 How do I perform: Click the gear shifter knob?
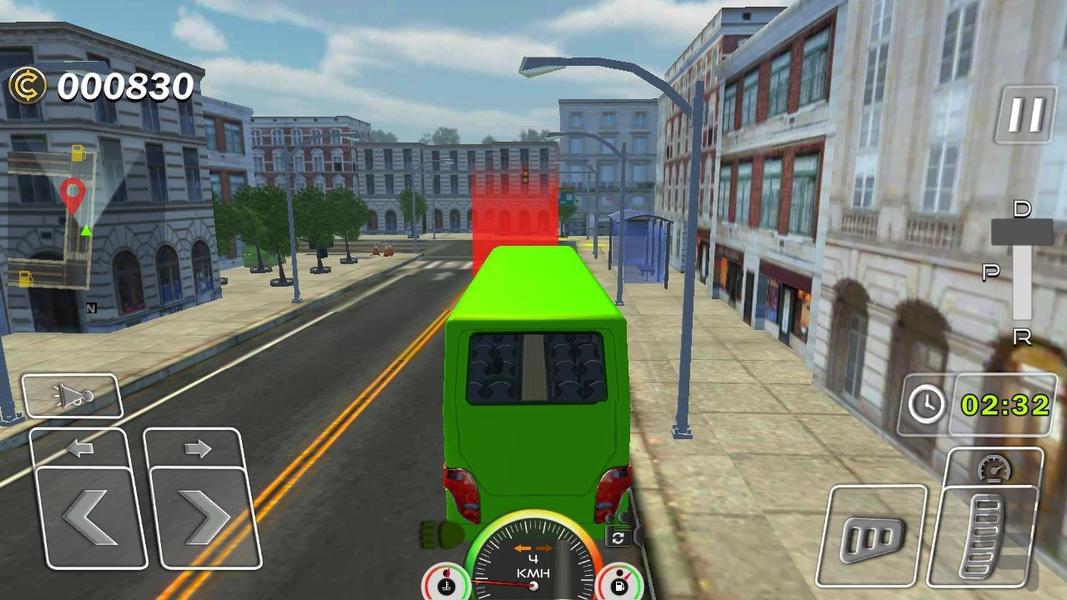[1021, 232]
